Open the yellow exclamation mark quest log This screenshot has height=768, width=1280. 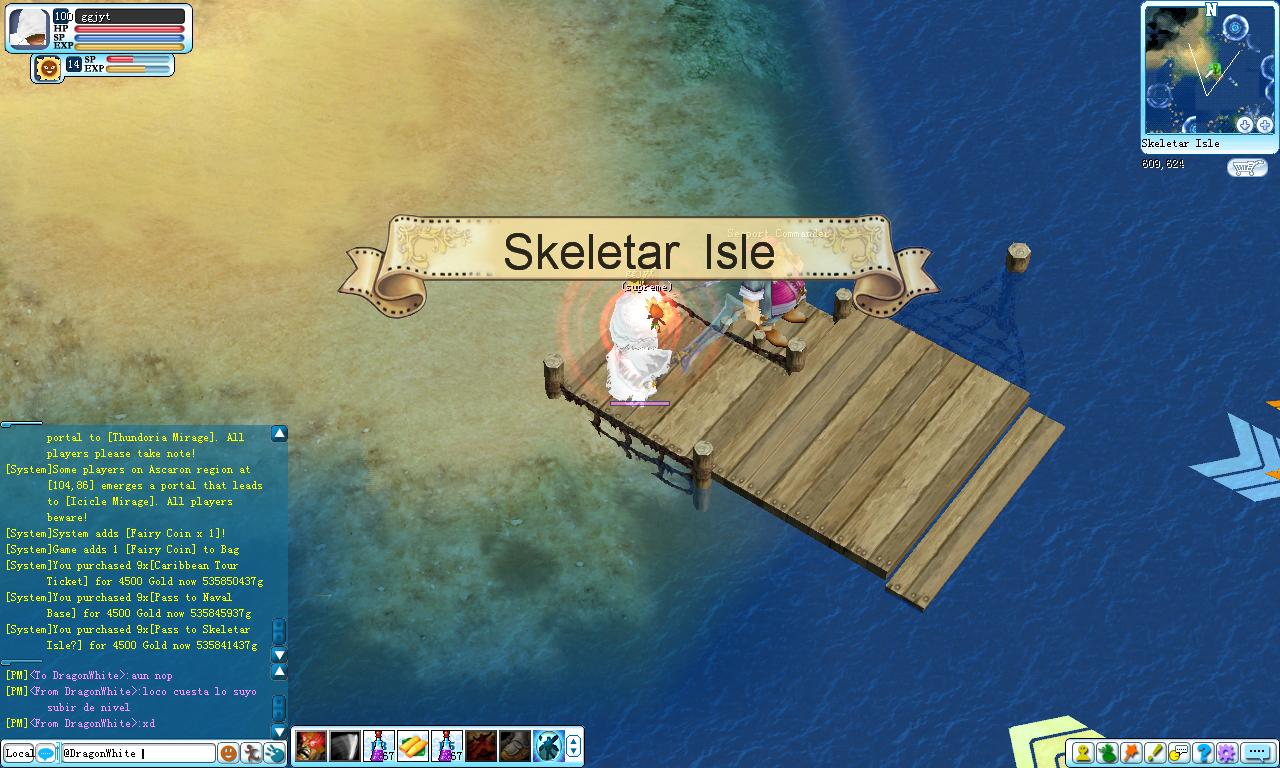(x=1156, y=753)
